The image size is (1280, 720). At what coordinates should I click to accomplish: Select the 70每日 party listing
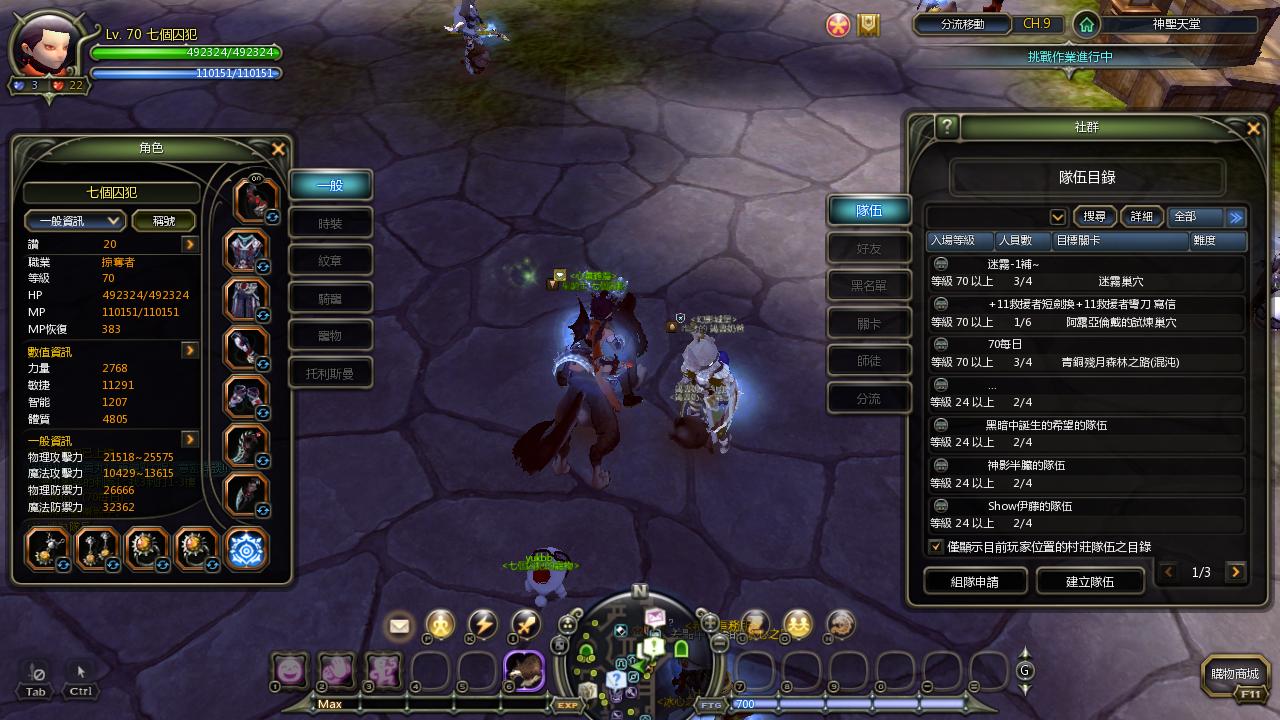point(1086,353)
